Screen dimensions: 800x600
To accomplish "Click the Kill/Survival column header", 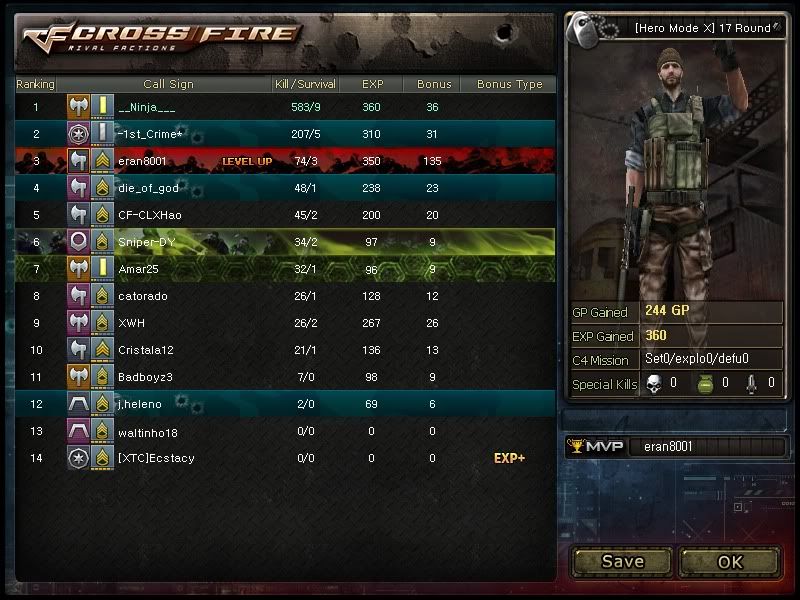I will pyautogui.click(x=305, y=84).
